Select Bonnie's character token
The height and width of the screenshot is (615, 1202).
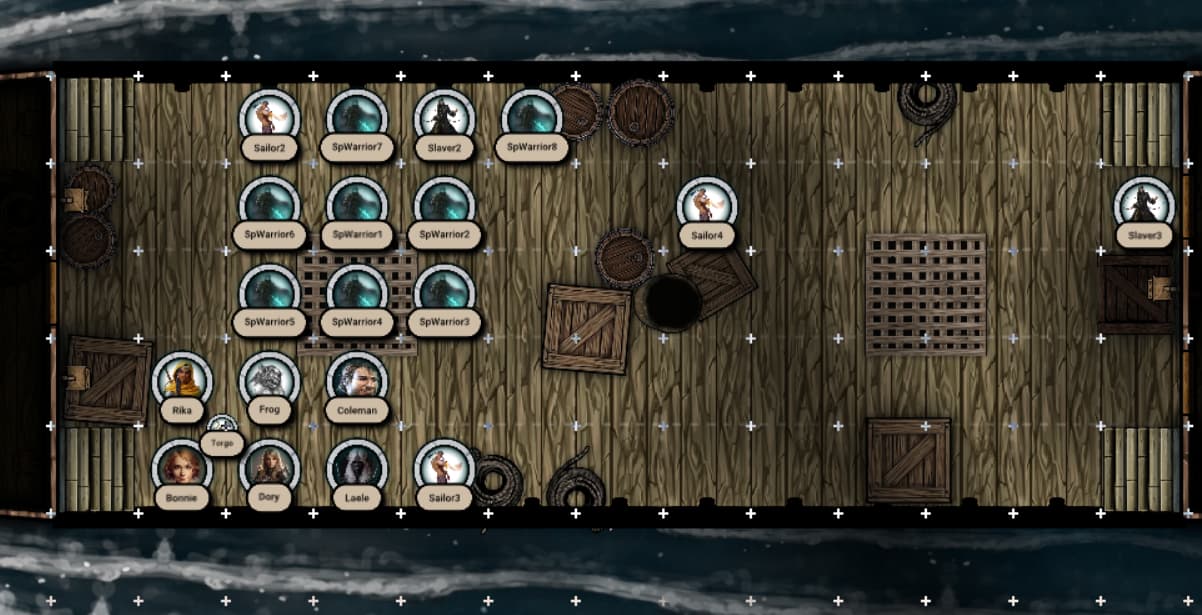[182, 467]
